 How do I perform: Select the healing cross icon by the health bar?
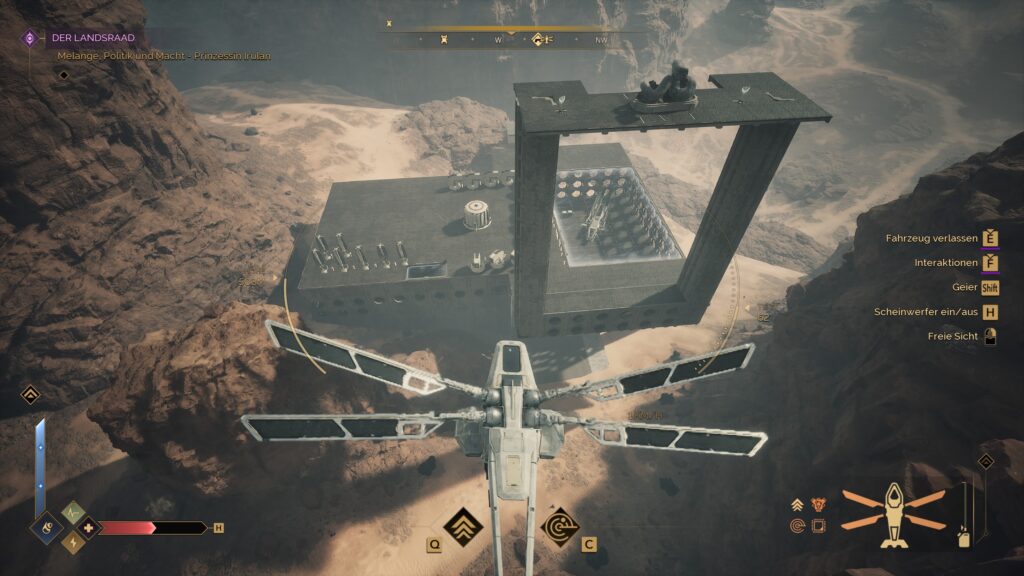tap(88, 527)
